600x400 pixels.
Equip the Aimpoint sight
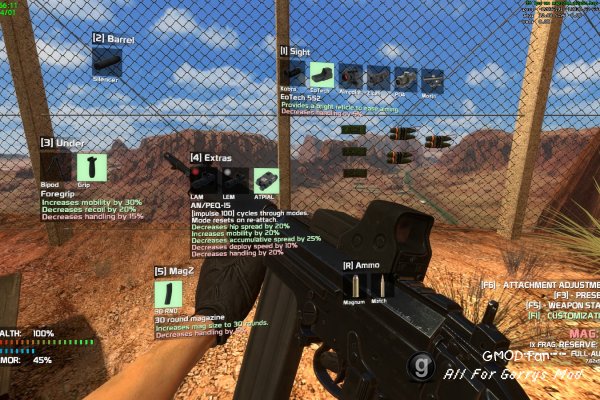click(x=350, y=76)
